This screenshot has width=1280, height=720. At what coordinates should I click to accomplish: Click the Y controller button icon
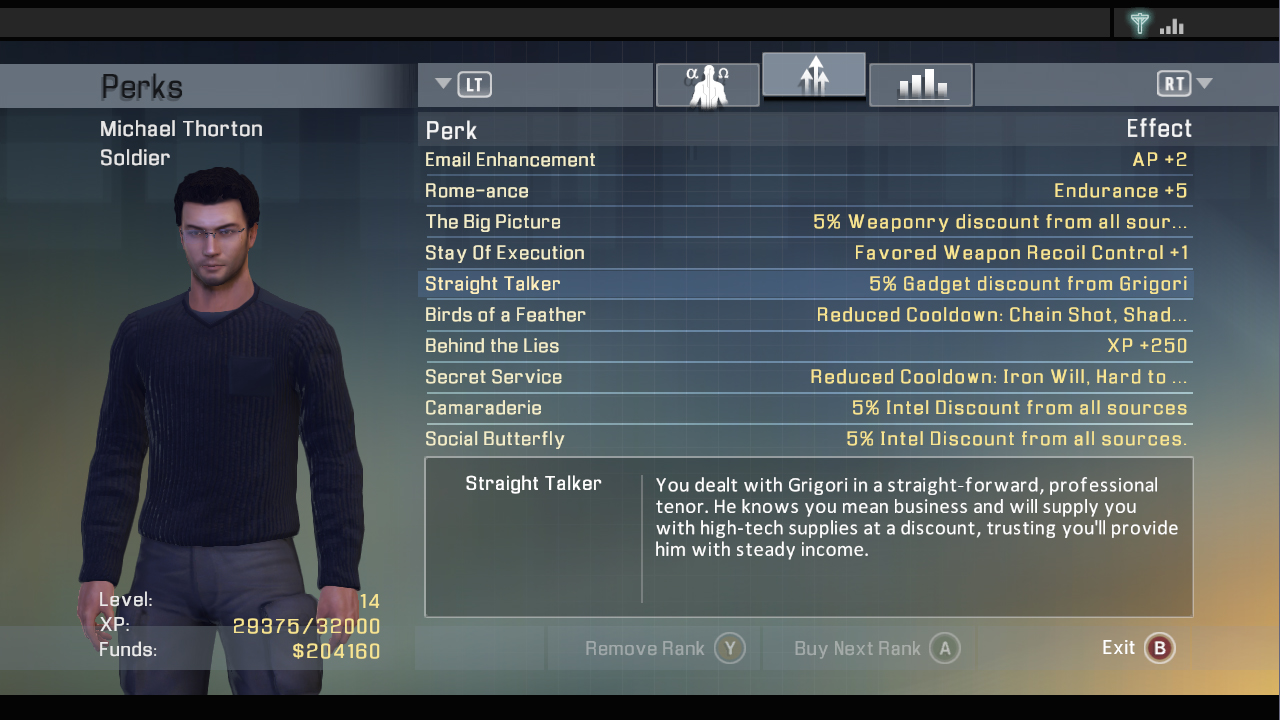tap(731, 648)
